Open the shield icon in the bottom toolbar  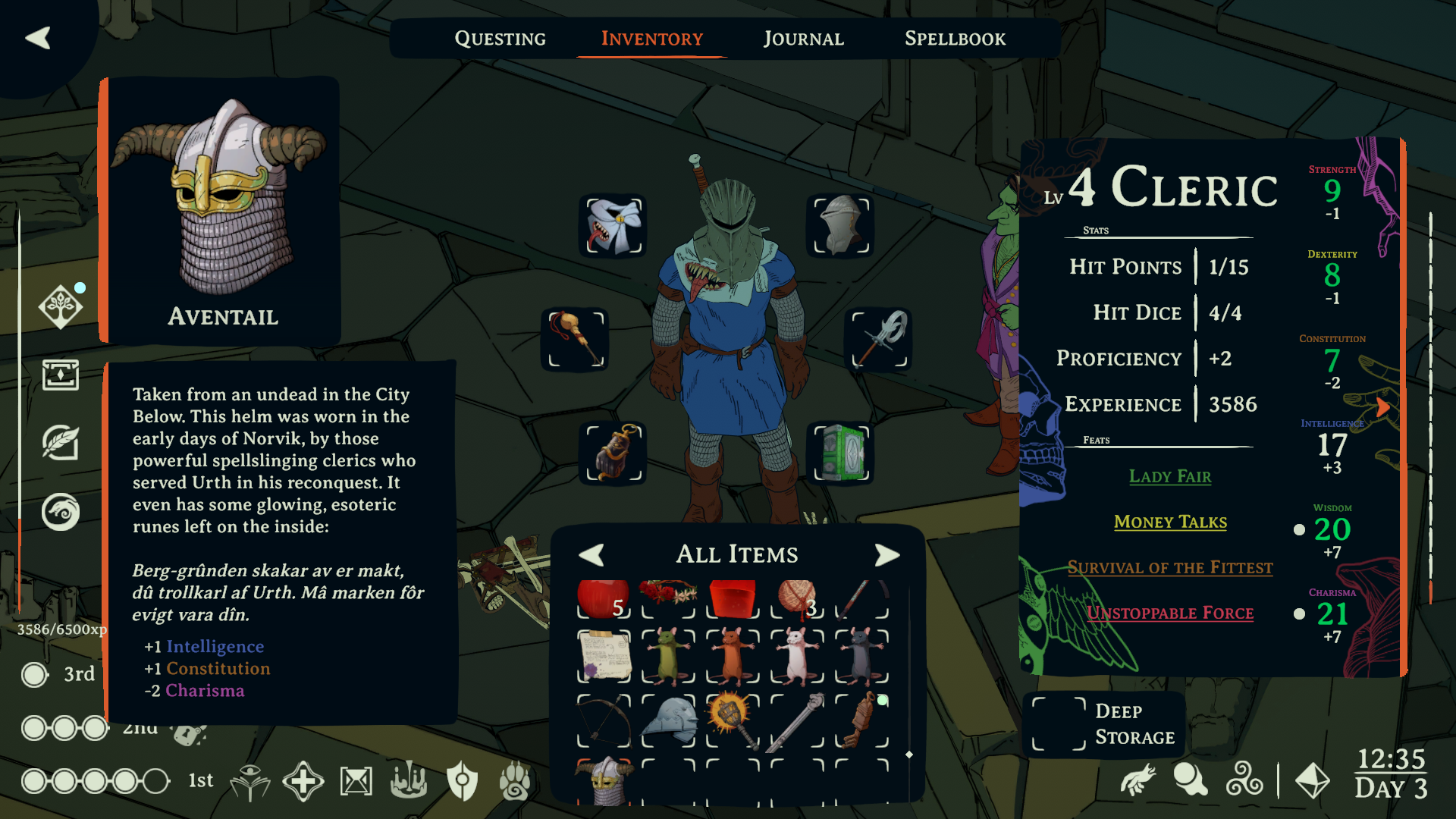click(461, 780)
